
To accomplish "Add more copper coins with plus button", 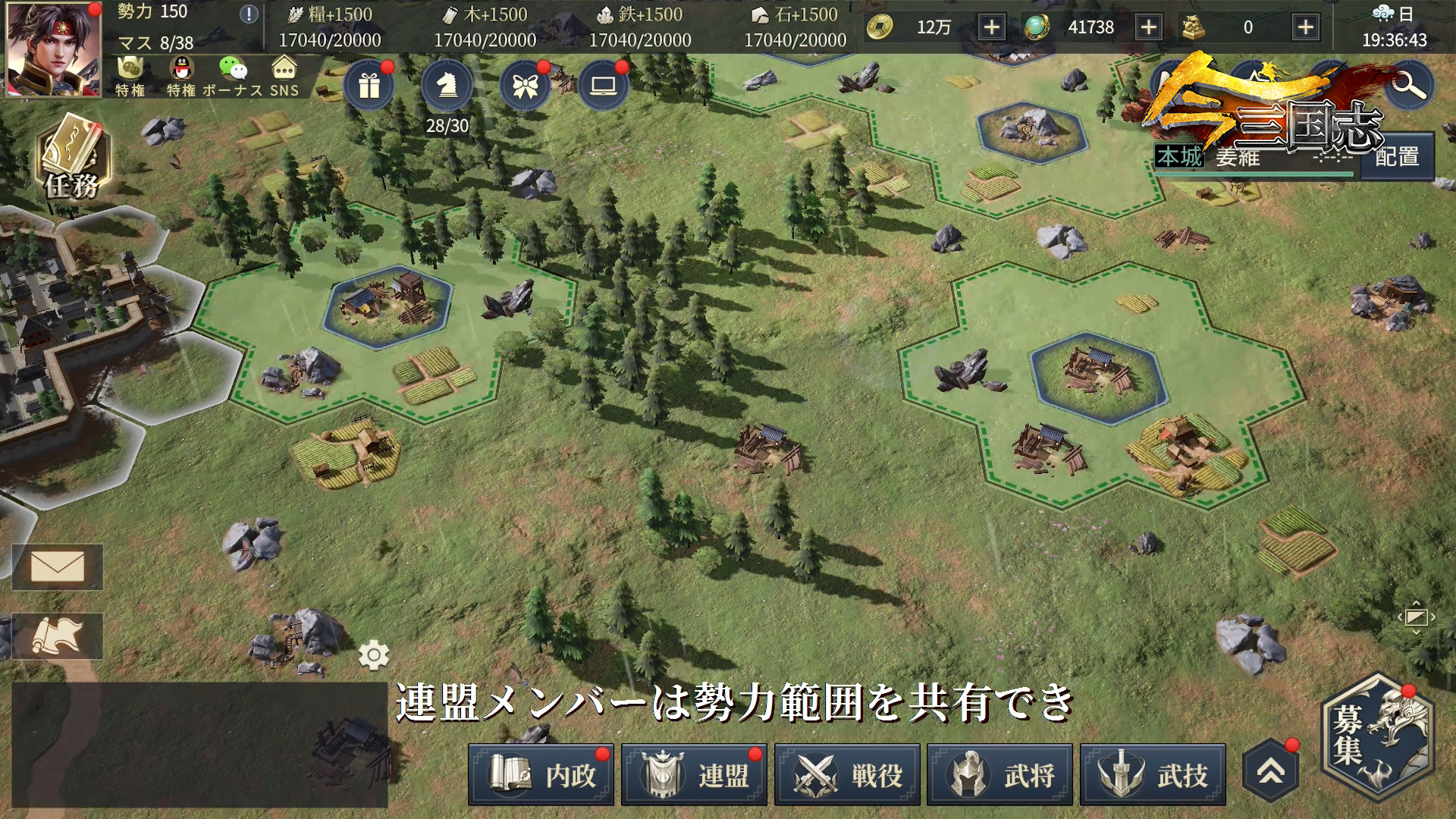I will tap(991, 27).
